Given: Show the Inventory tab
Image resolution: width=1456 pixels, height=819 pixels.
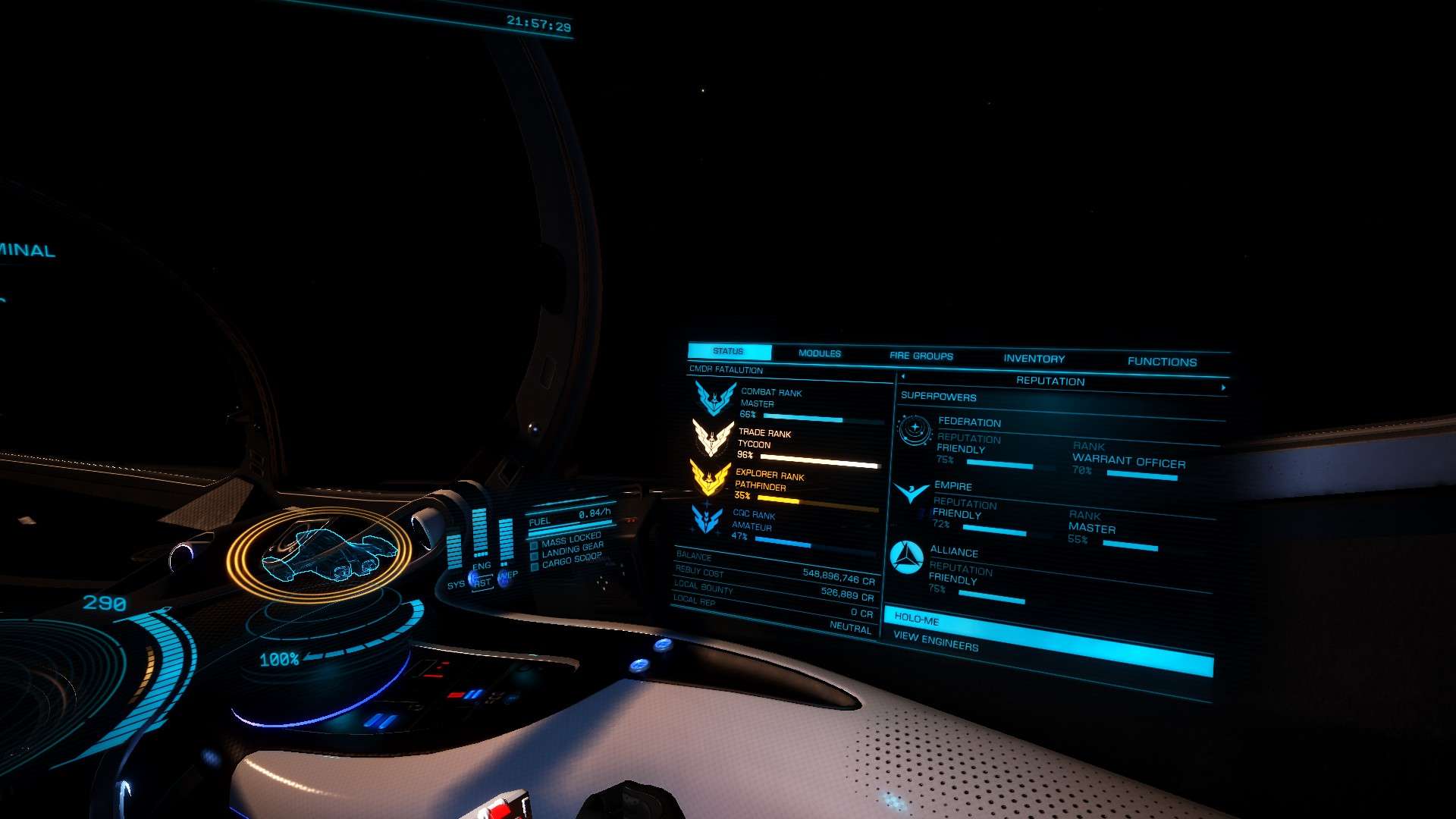Looking at the screenshot, I should point(1034,359).
